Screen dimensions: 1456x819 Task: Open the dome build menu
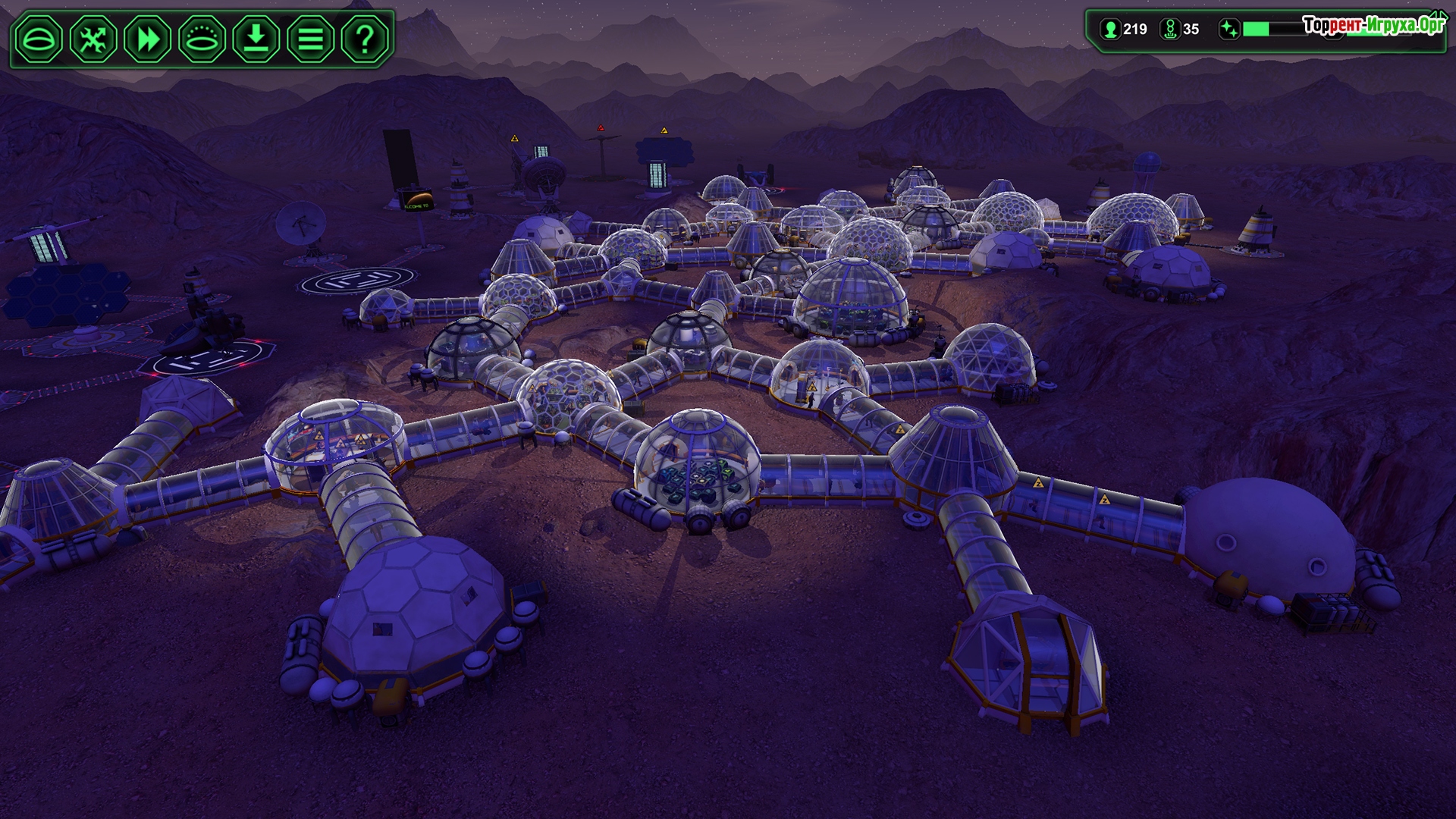[39, 39]
